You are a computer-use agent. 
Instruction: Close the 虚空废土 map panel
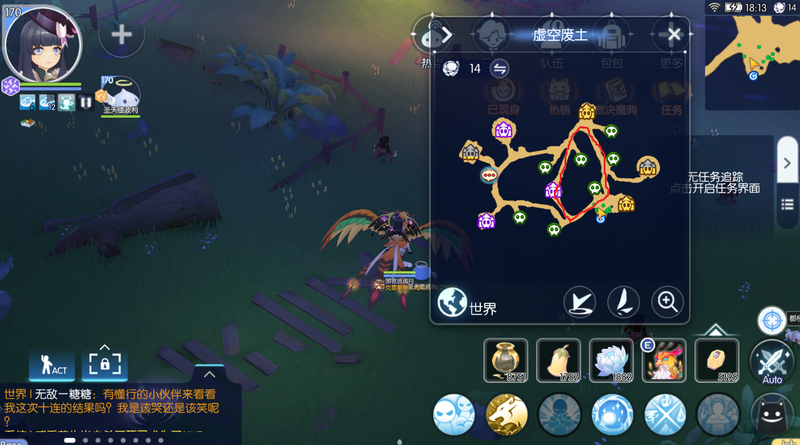(x=674, y=35)
